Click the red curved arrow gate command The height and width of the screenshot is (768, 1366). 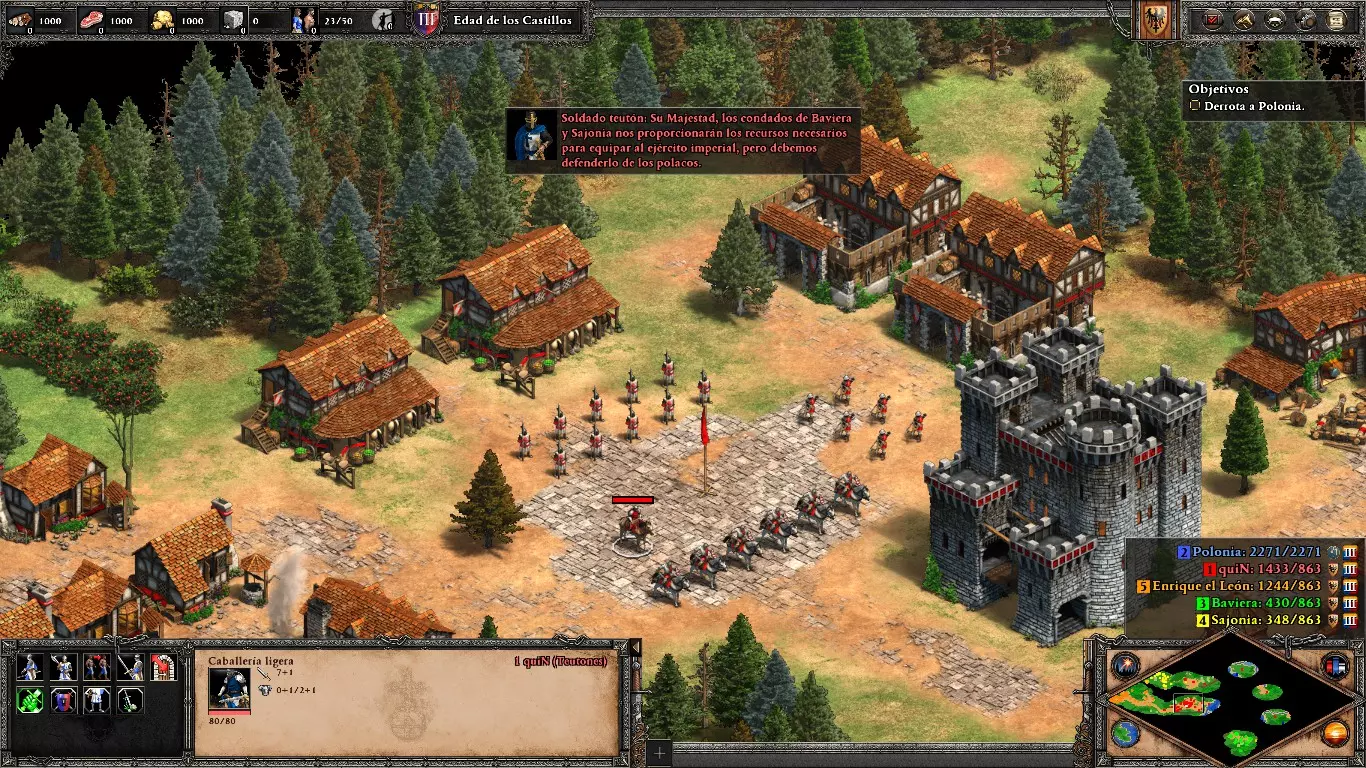pos(163,667)
